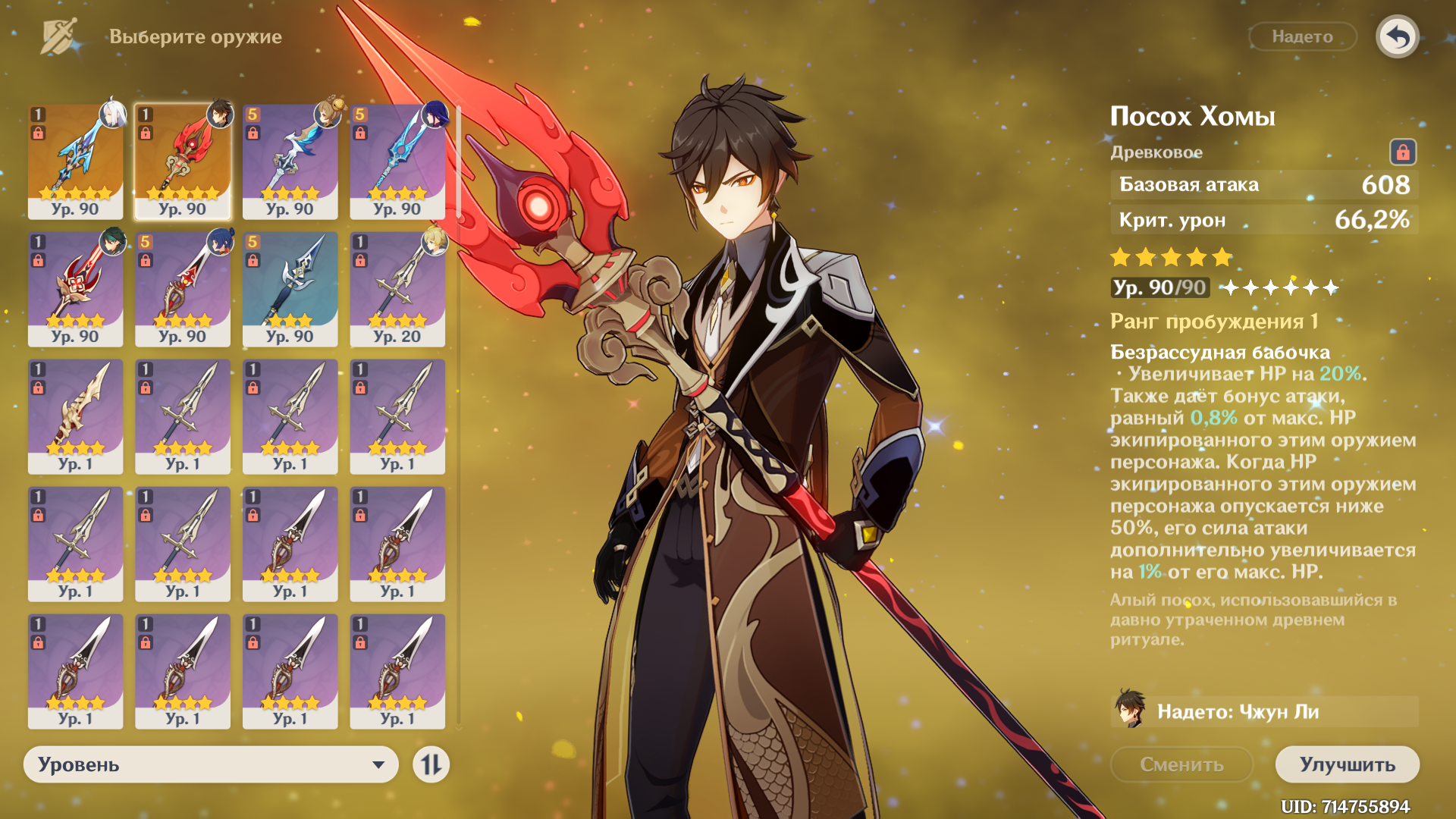Go back with the return arrow button
This screenshot has width=1456, height=819.
[x=1397, y=36]
